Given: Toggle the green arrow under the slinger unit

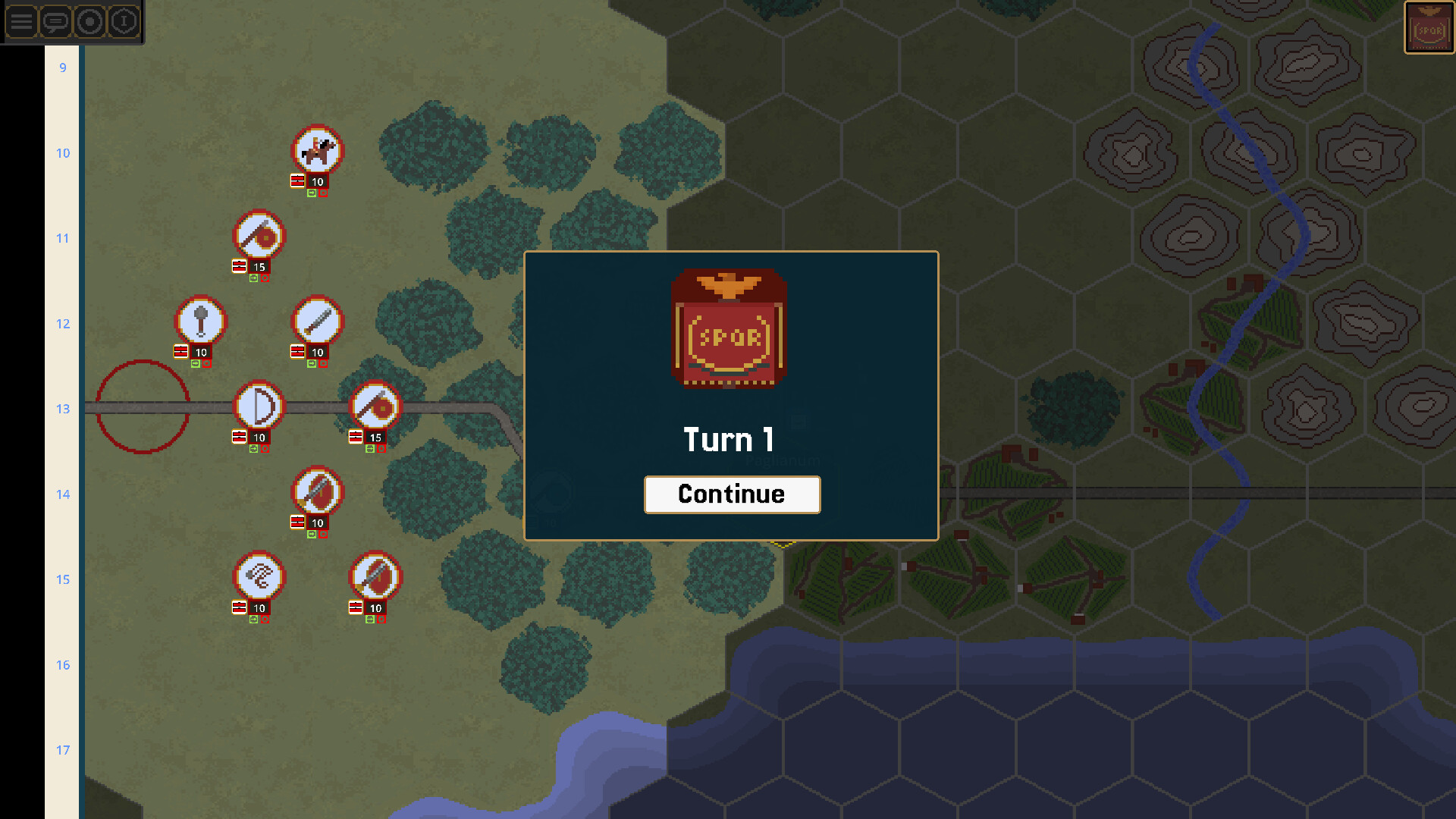Looking at the screenshot, I should click(255, 618).
